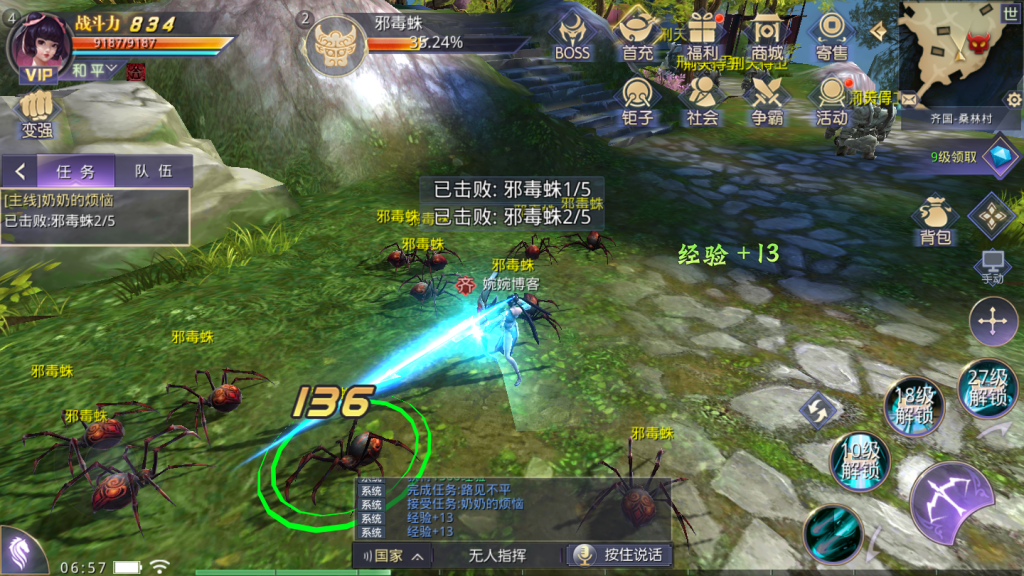Claim the 9级领取 diamond reward
The width and height of the screenshot is (1024, 576).
coord(998,156)
